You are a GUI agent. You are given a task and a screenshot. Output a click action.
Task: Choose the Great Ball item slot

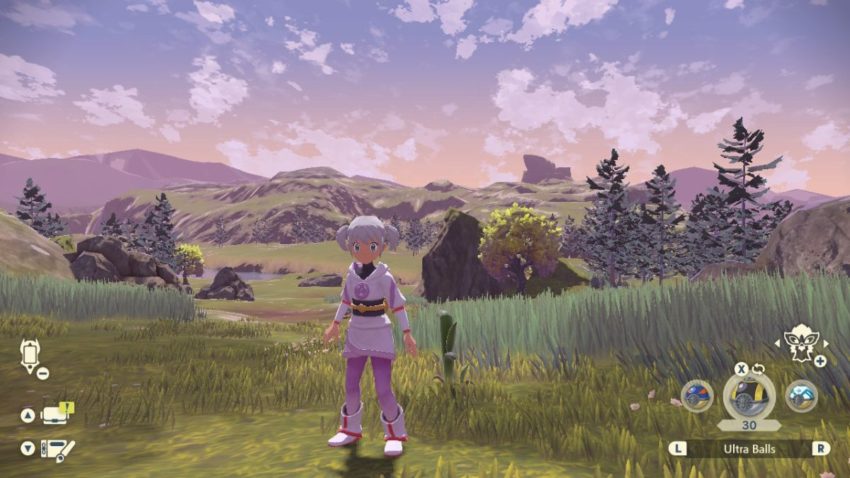[x=697, y=396]
